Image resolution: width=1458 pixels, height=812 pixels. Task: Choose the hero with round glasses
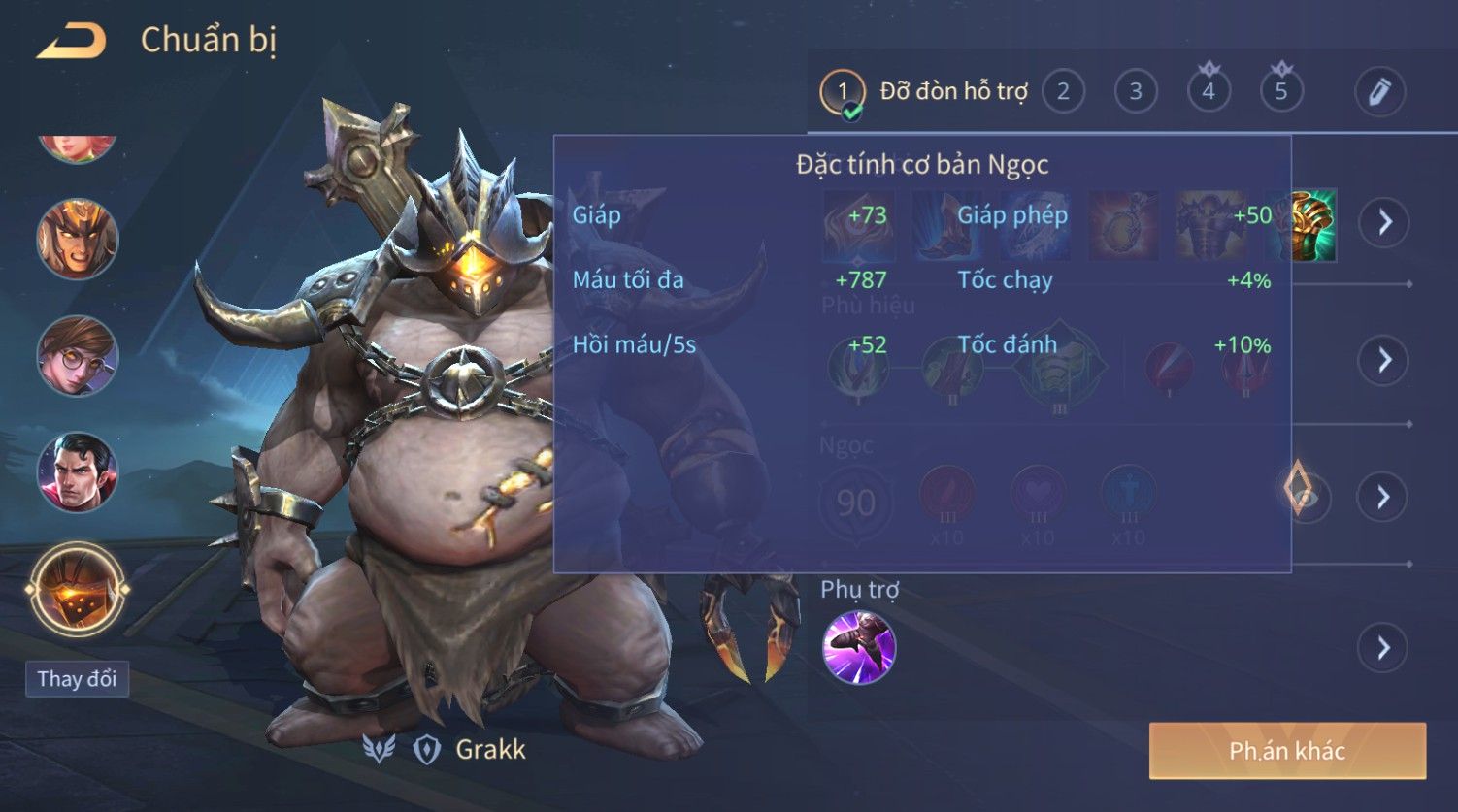[78, 356]
